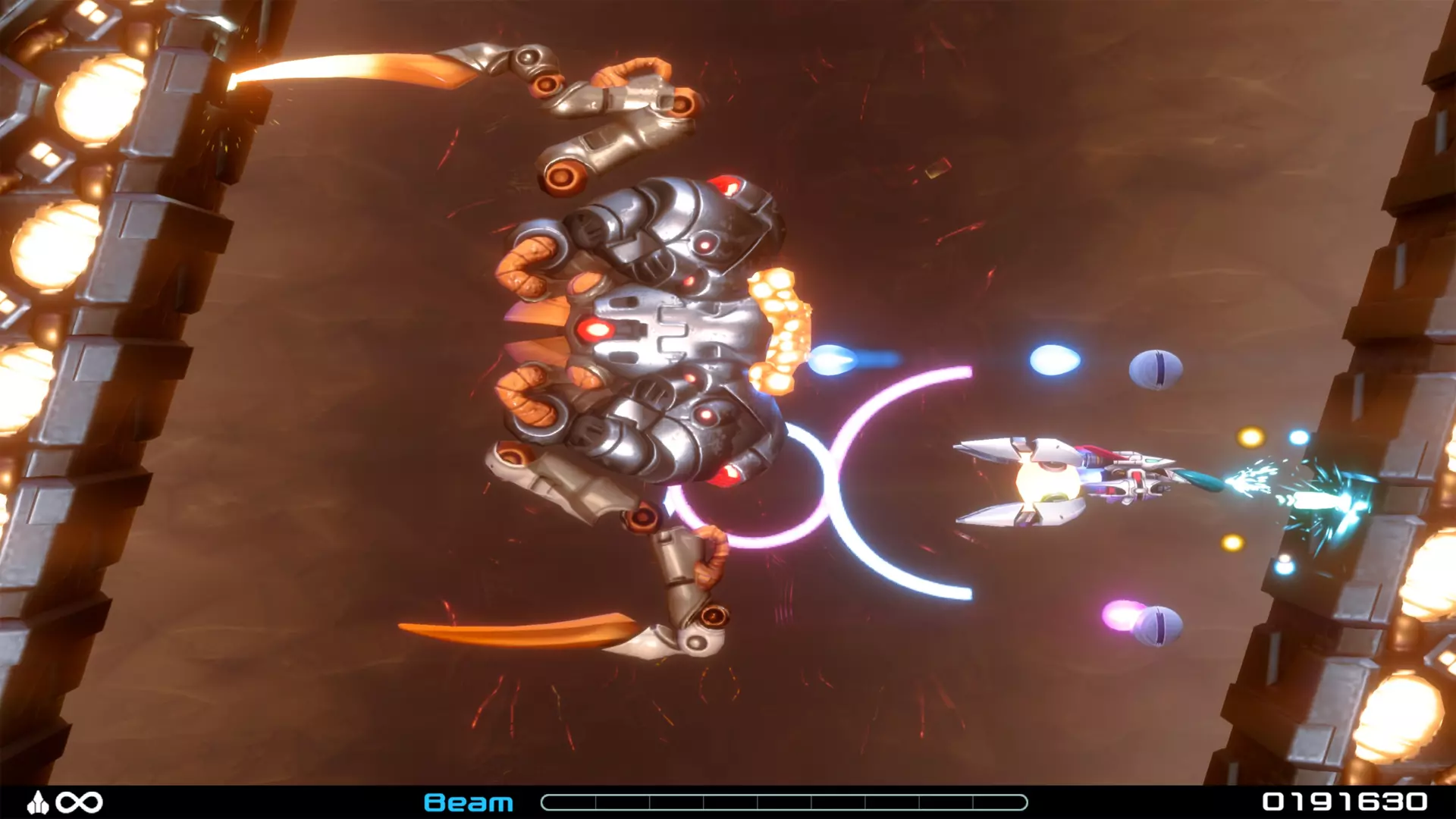Viewport: 1456px width, 819px height.
Task: Click the ship lives icon
Action: 39,802
